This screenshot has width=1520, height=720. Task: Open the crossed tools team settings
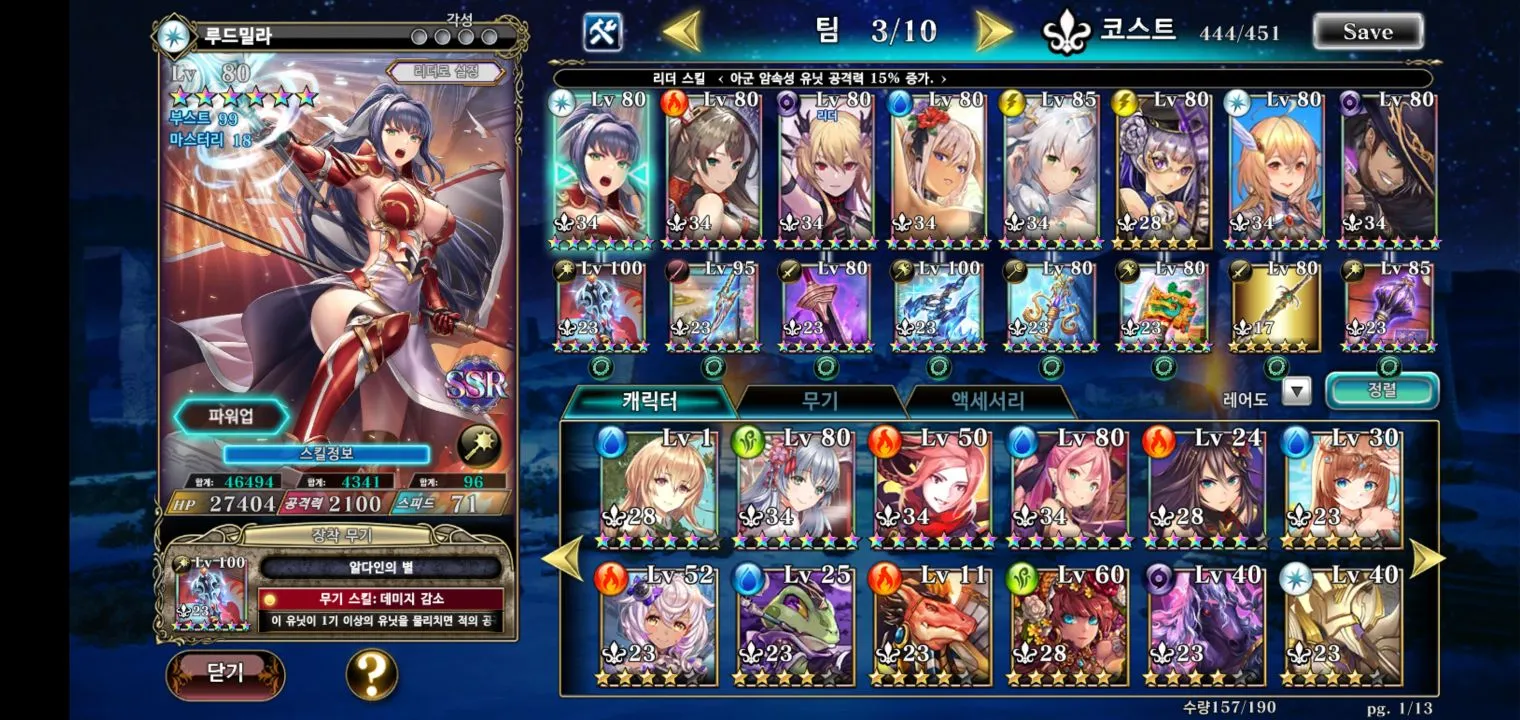point(603,32)
